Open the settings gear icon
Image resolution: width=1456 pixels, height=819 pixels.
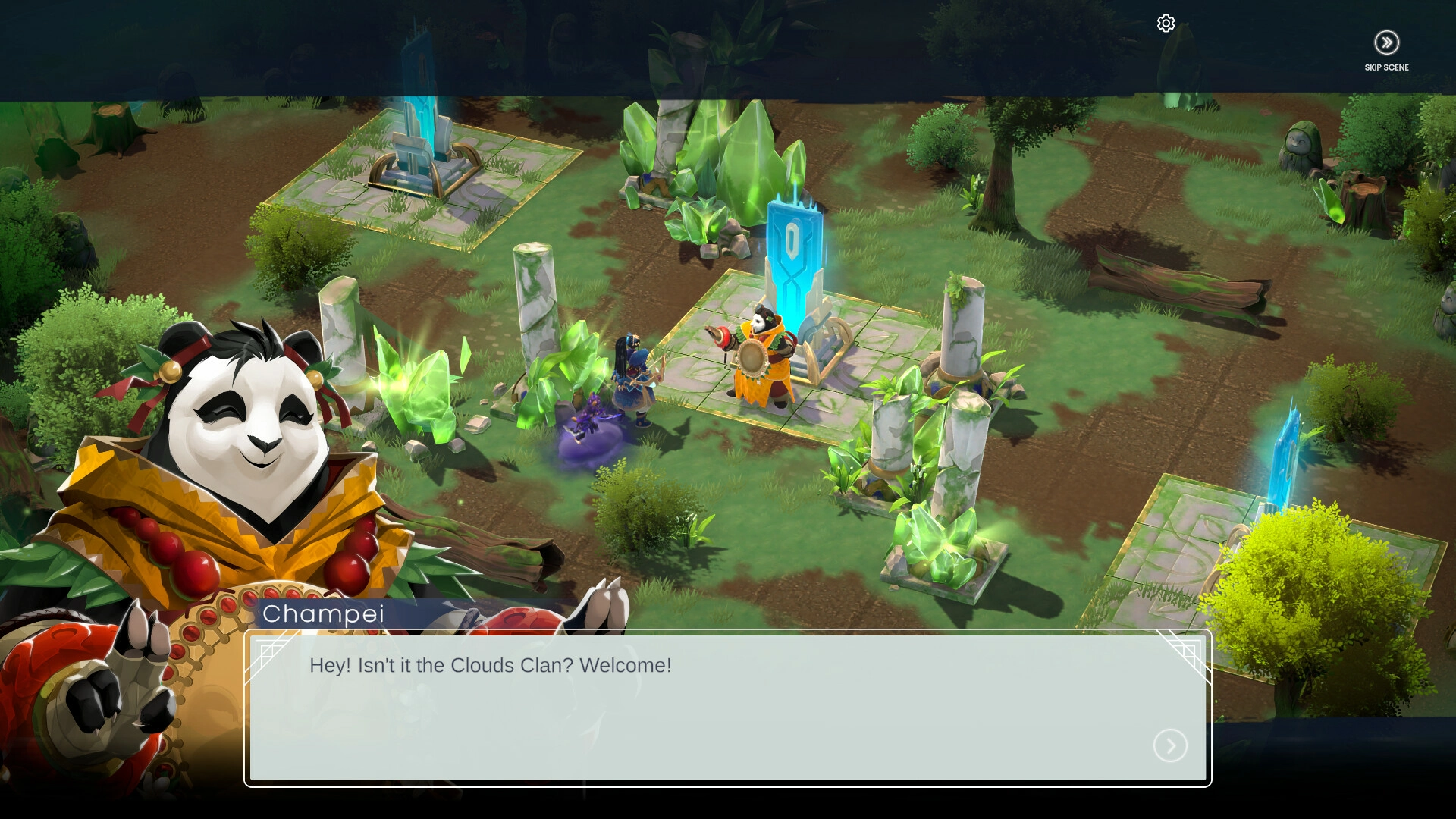pyautogui.click(x=1166, y=24)
